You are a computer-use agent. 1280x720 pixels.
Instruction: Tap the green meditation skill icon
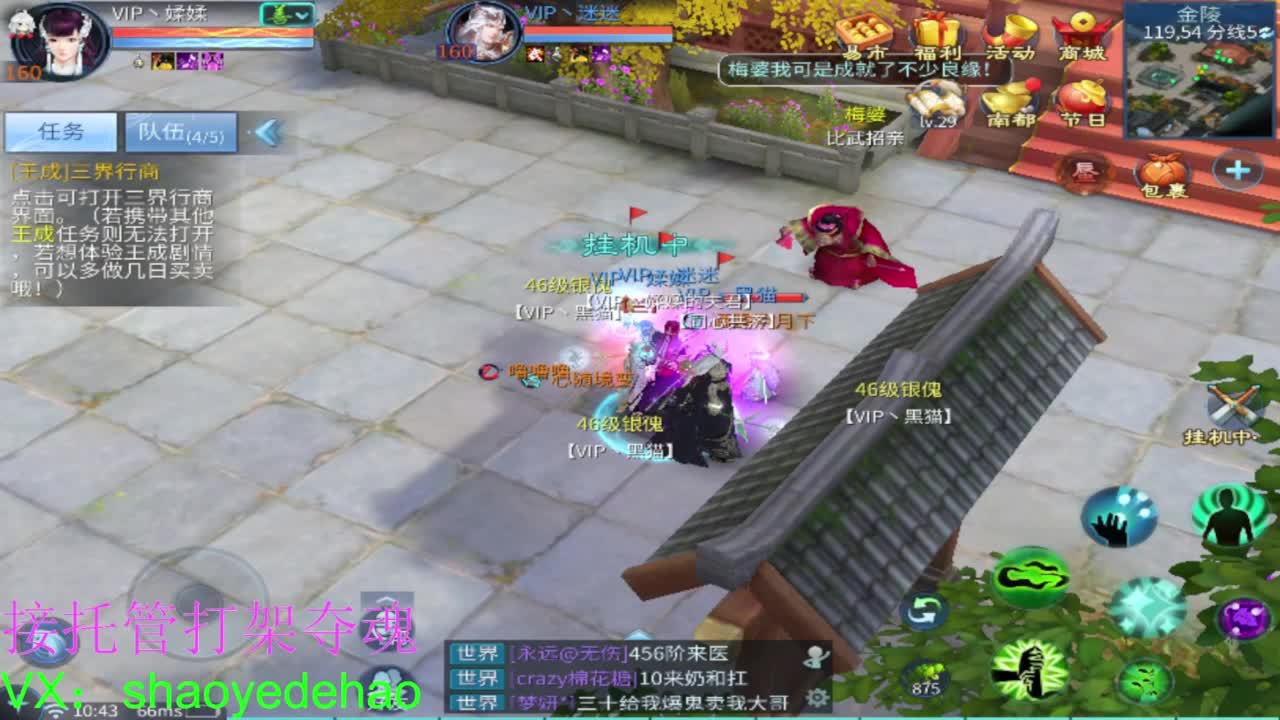point(1225,518)
